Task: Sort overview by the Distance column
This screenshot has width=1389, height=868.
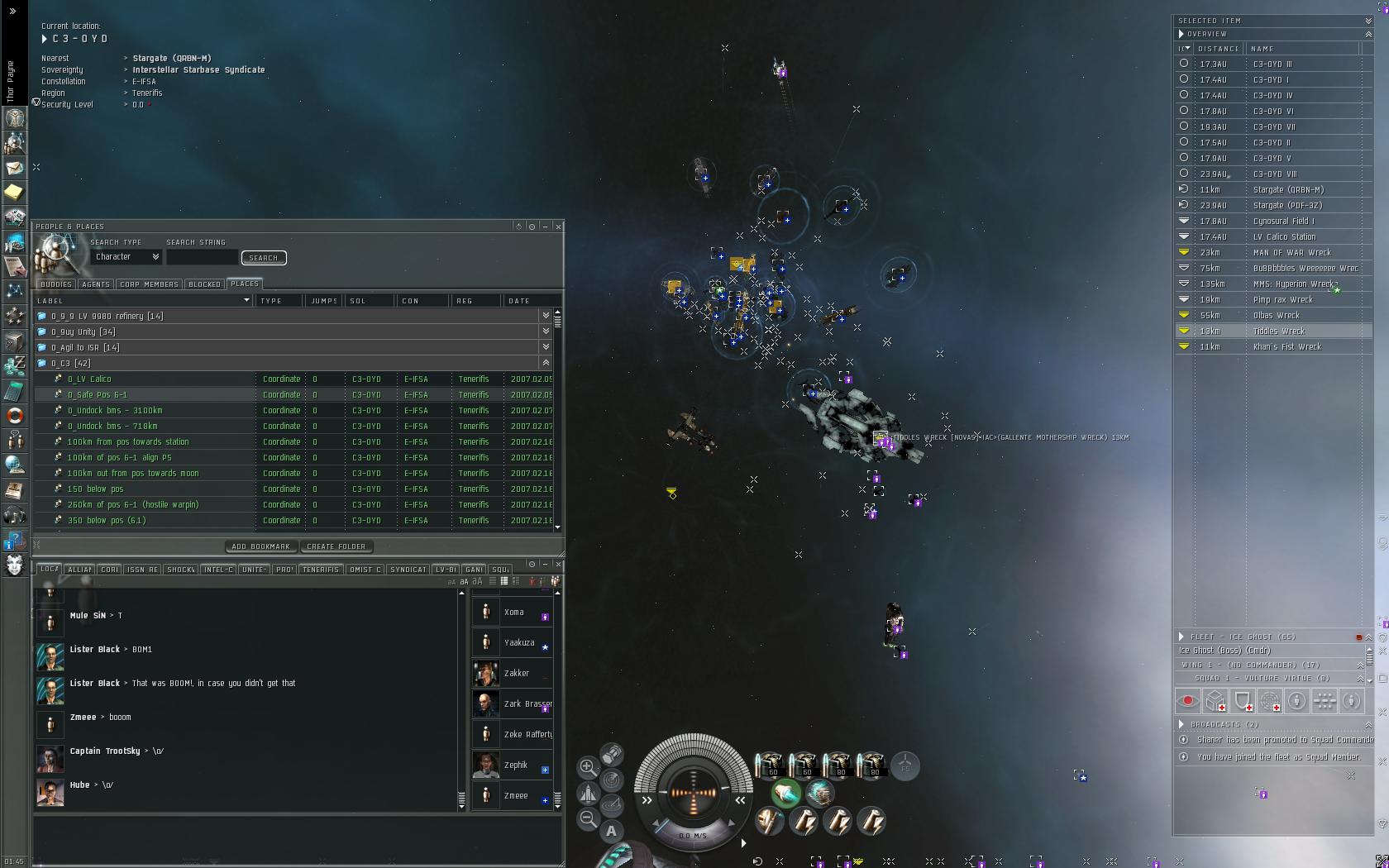Action: click(1219, 49)
